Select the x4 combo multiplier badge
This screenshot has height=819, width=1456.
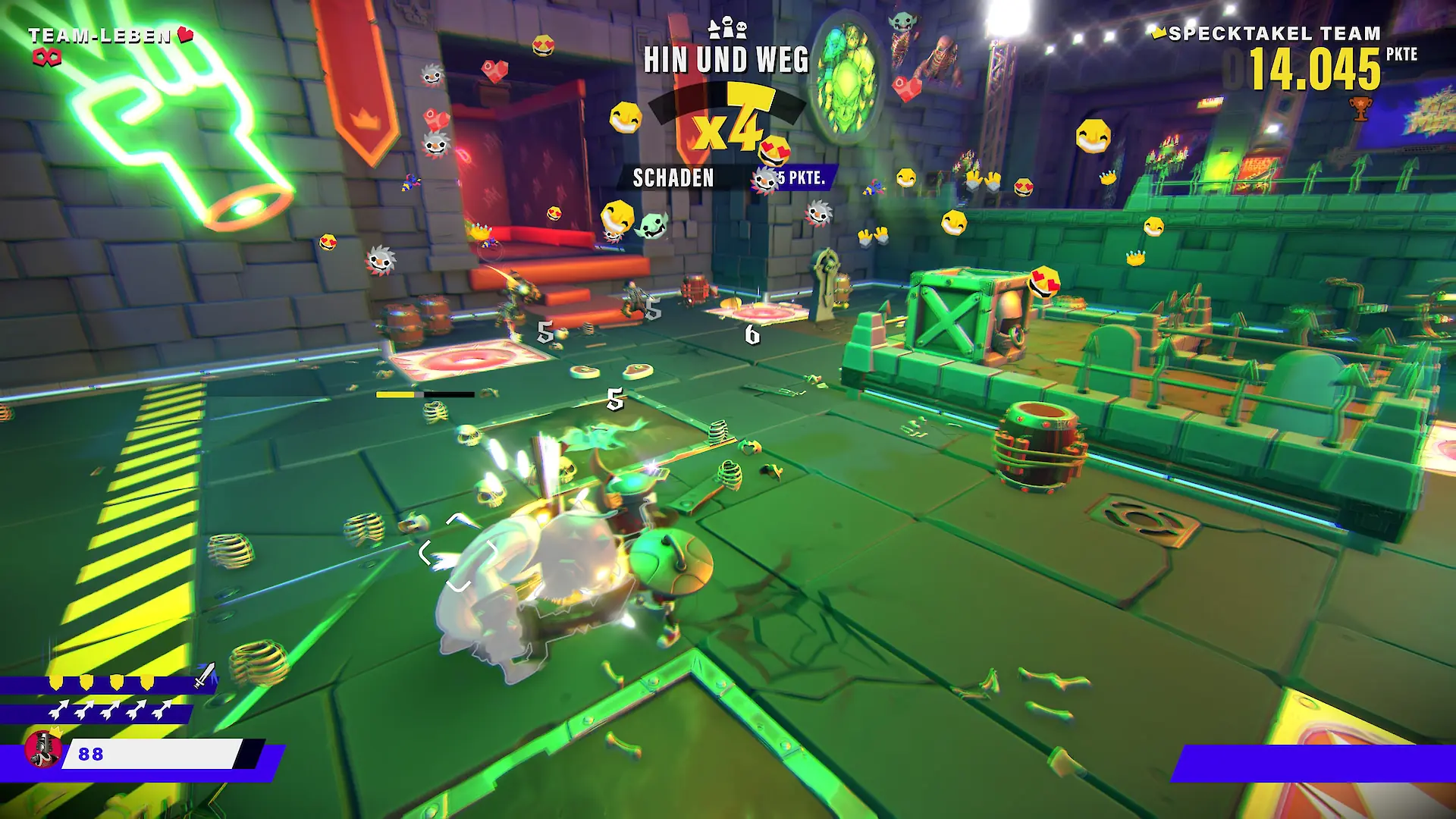coord(730,123)
